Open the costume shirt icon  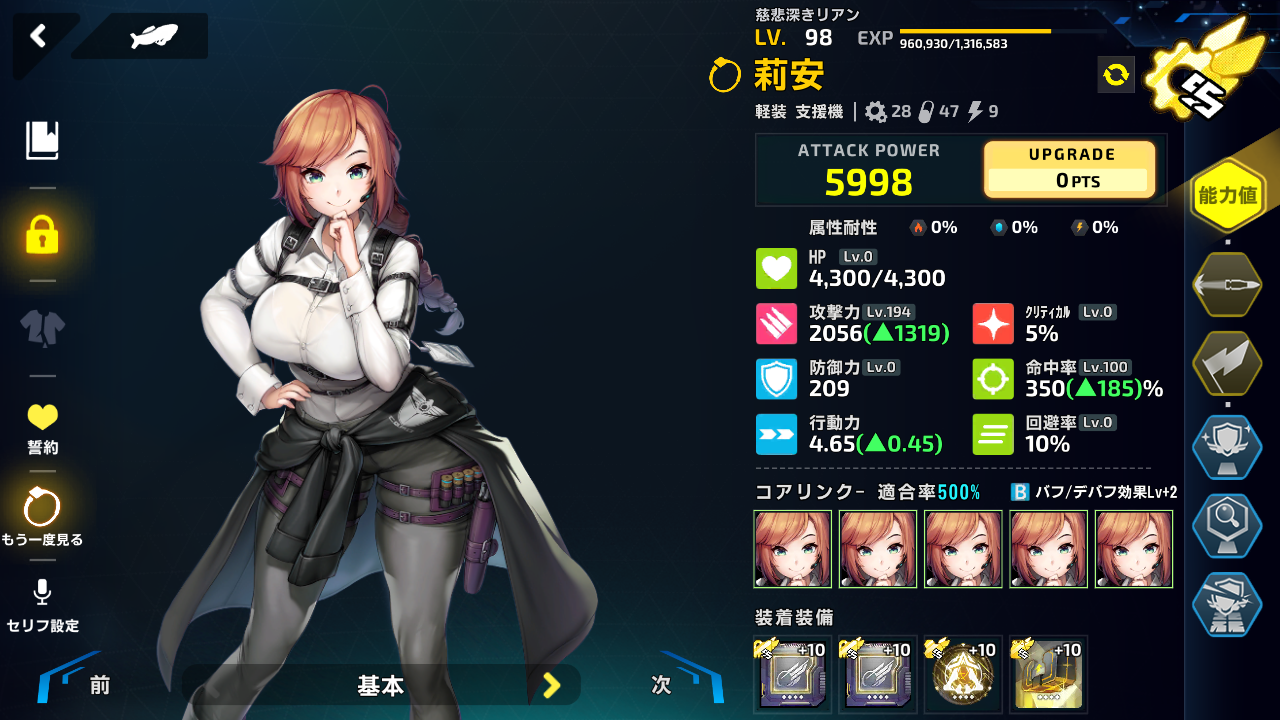42,328
